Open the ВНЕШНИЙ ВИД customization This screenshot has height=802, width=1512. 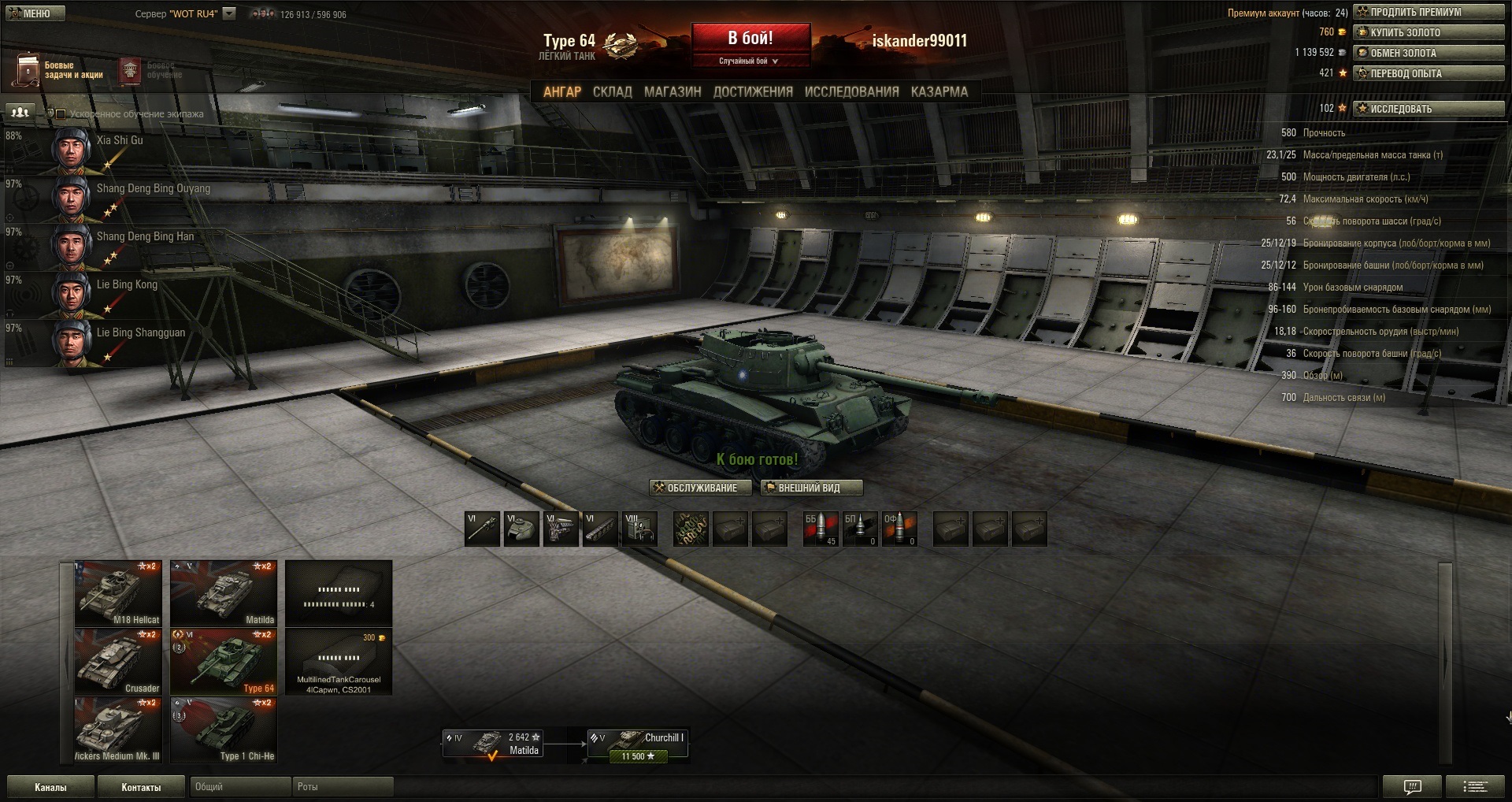point(811,488)
